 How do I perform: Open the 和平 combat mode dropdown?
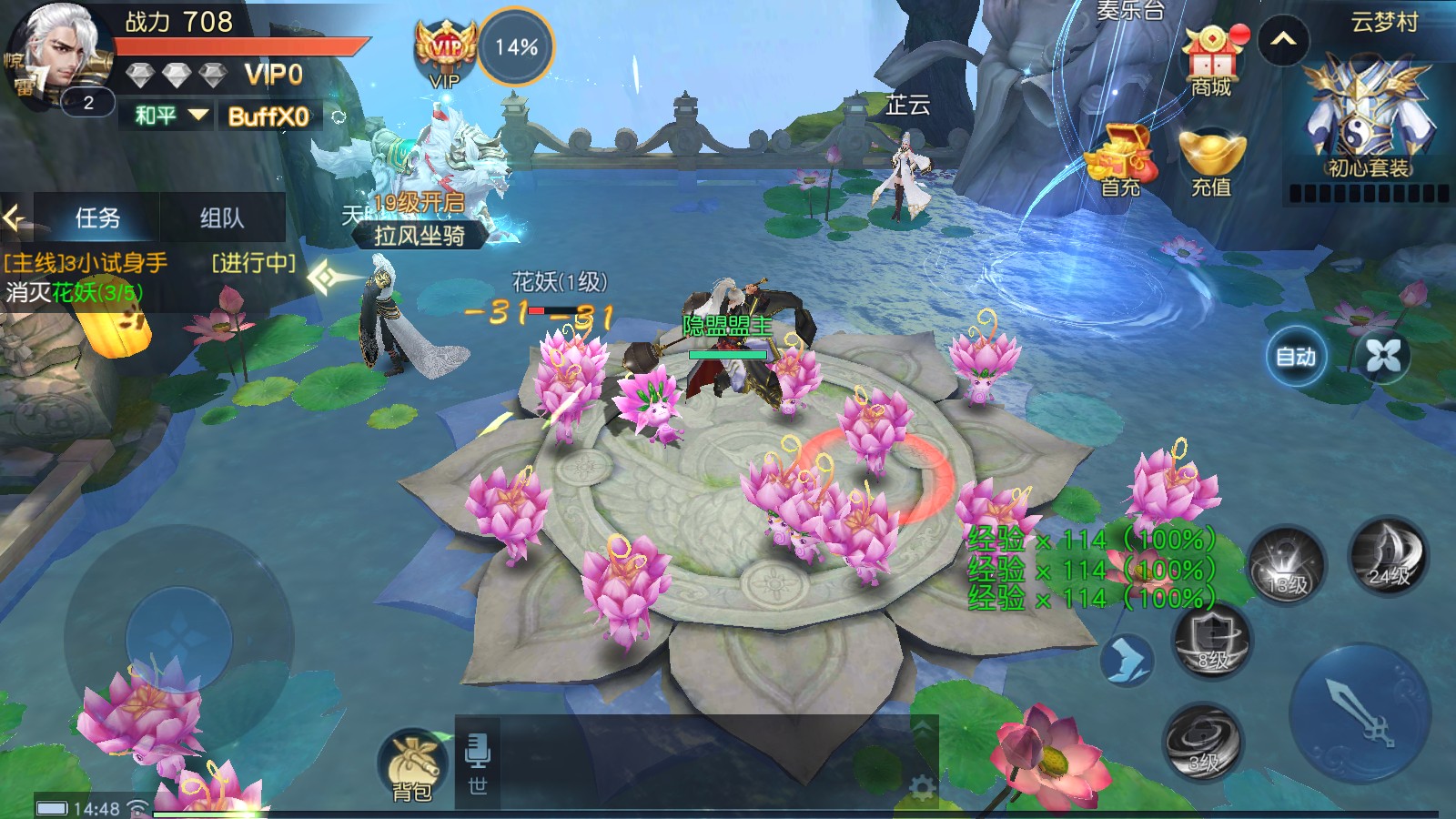click(170, 116)
